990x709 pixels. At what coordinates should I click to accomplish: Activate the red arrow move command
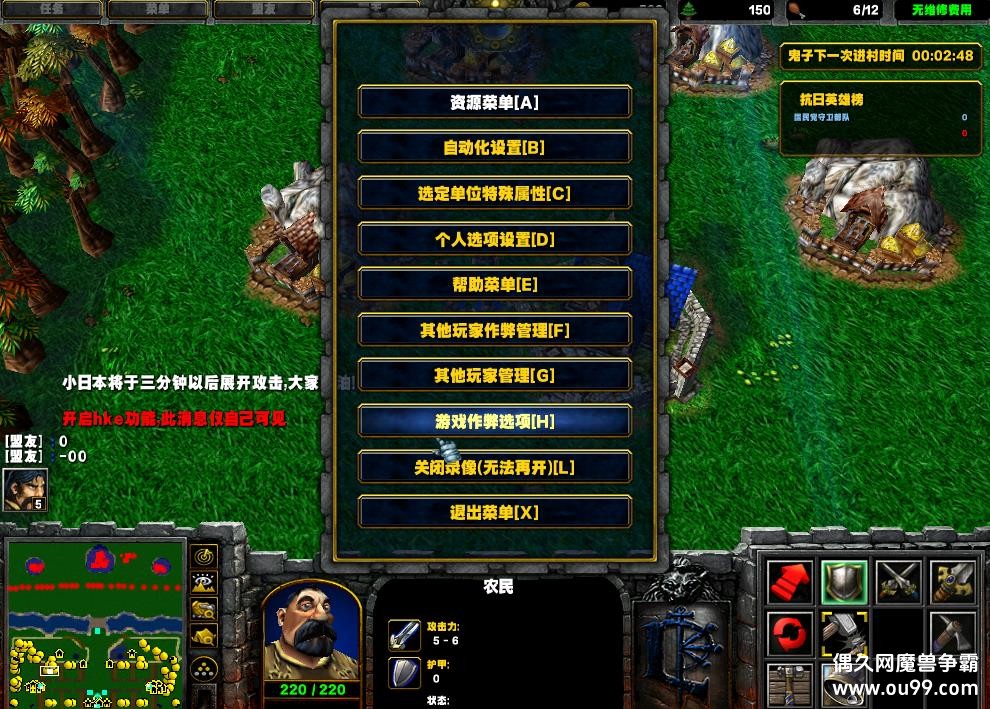pos(790,583)
